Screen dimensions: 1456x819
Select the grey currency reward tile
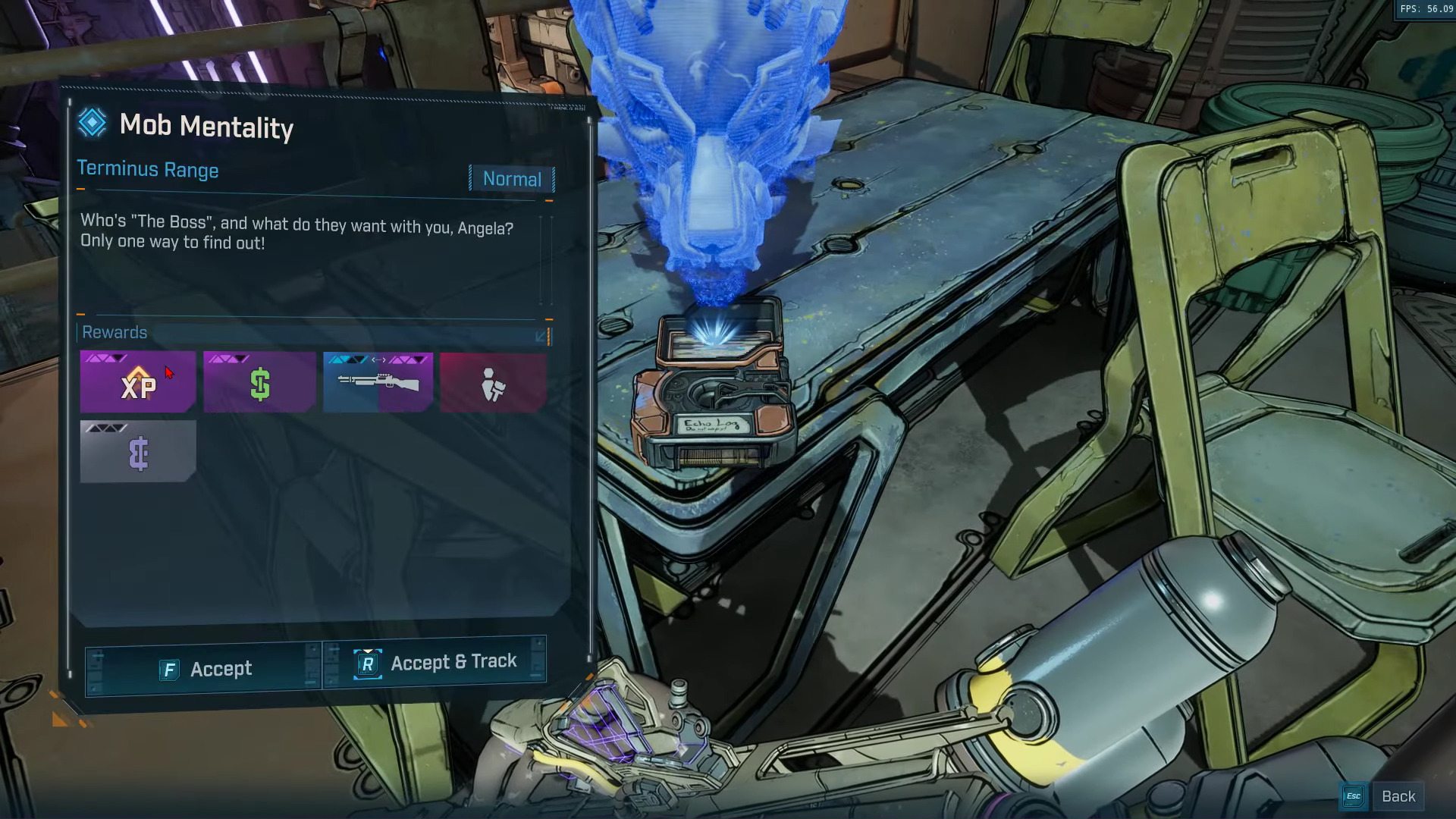(138, 452)
